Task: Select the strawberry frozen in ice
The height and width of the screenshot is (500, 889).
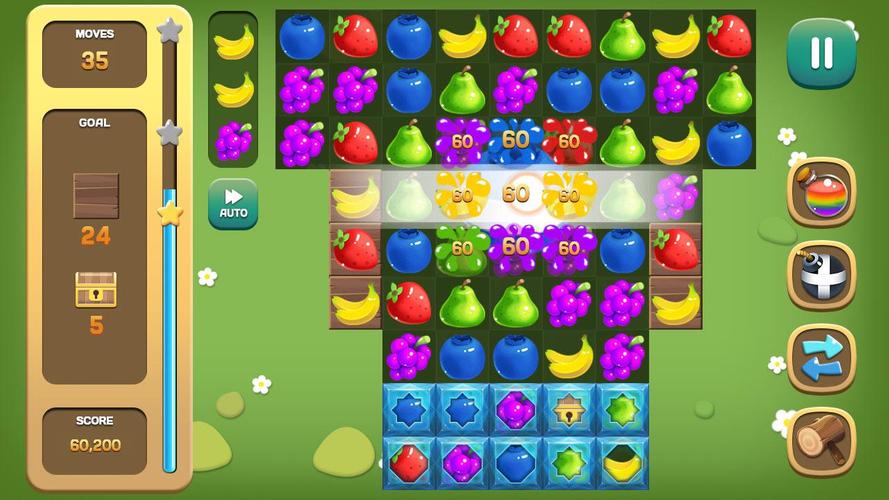Action: pyautogui.click(x=409, y=462)
